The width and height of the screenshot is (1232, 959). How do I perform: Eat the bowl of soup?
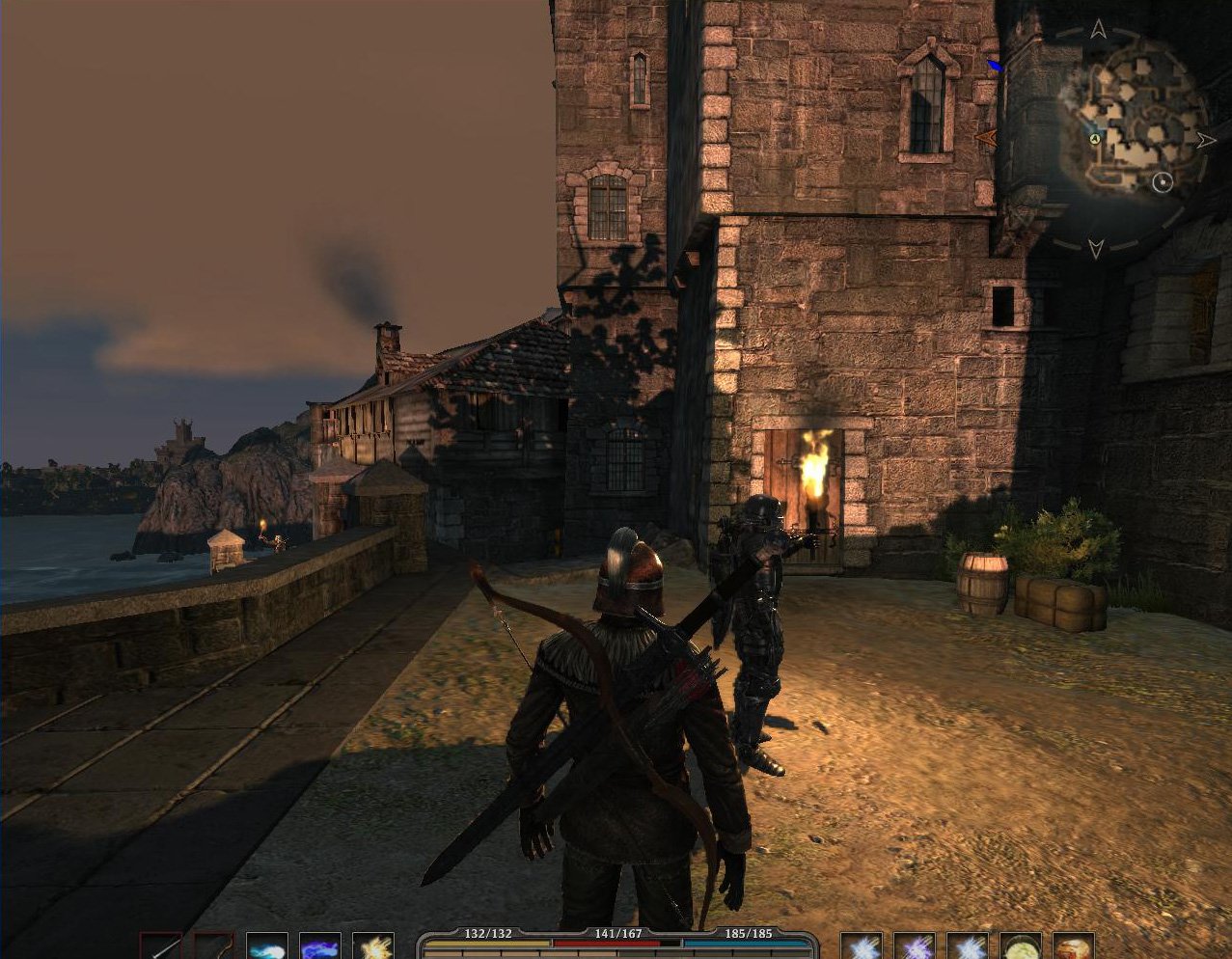(1020, 945)
